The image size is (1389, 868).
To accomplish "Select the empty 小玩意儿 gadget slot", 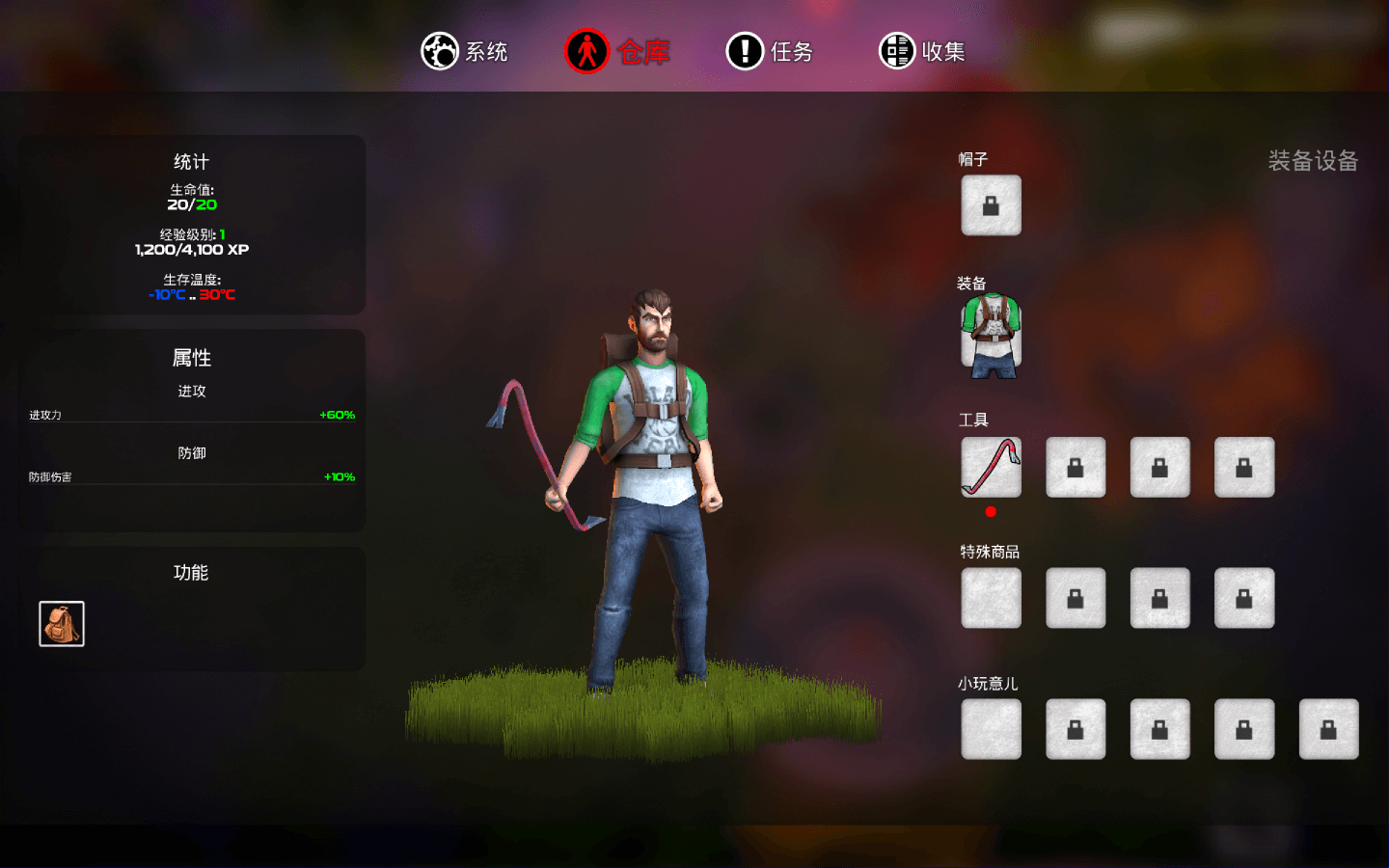I will pyautogui.click(x=990, y=729).
